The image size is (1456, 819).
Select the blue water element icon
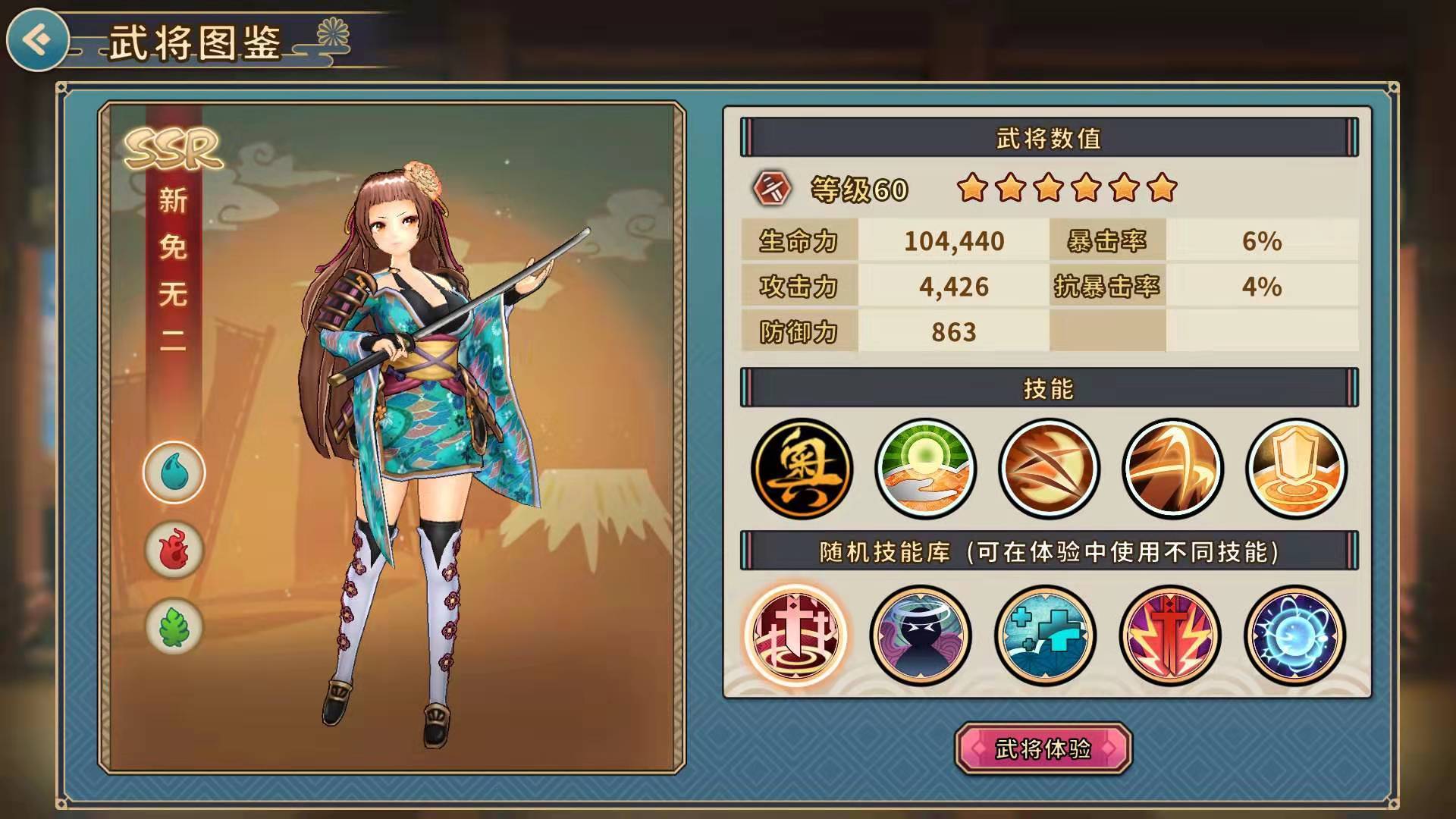[x=174, y=472]
